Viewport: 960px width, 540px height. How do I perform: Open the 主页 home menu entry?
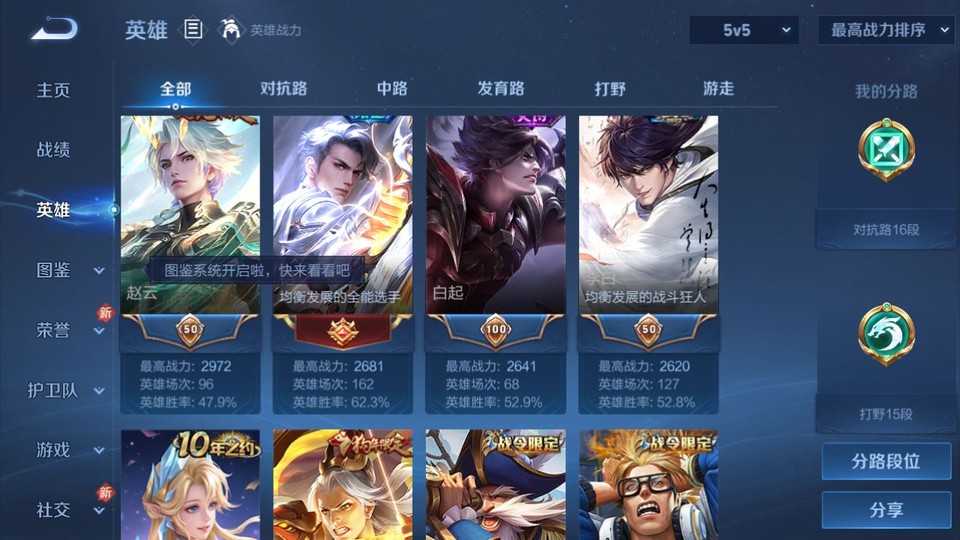pyautogui.click(x=54, y=90)
